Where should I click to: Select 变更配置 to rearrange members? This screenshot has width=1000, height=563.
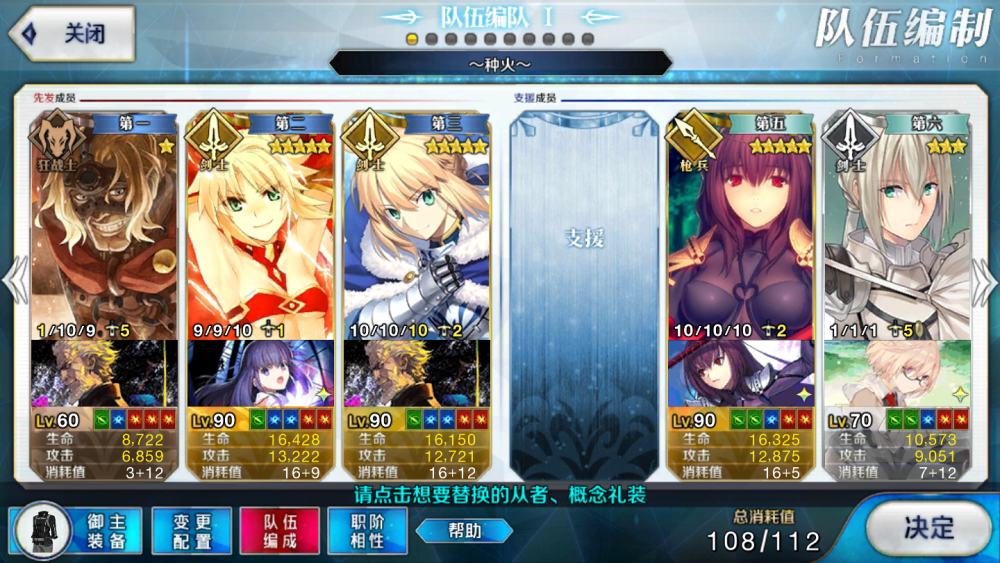191,530
